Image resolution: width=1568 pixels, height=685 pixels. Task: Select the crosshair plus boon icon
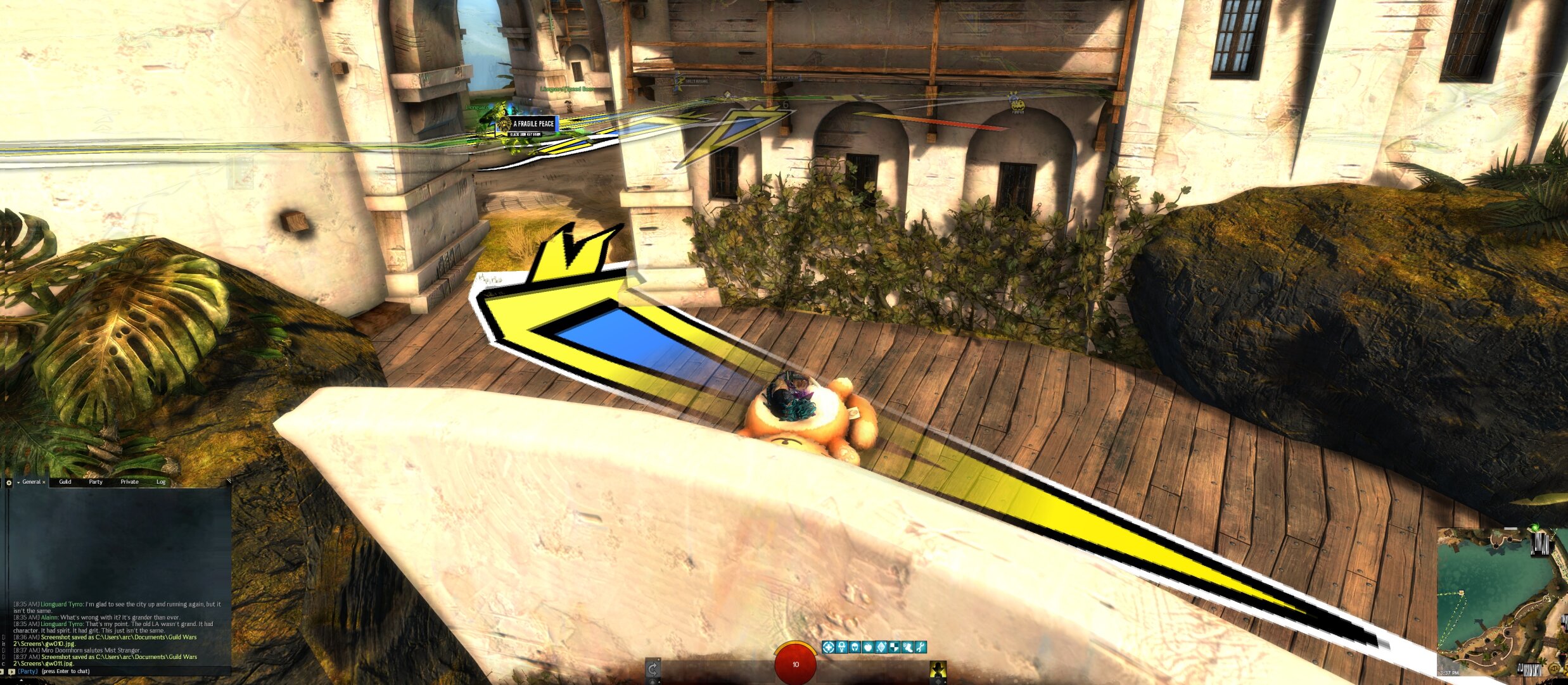click(828, 647)
